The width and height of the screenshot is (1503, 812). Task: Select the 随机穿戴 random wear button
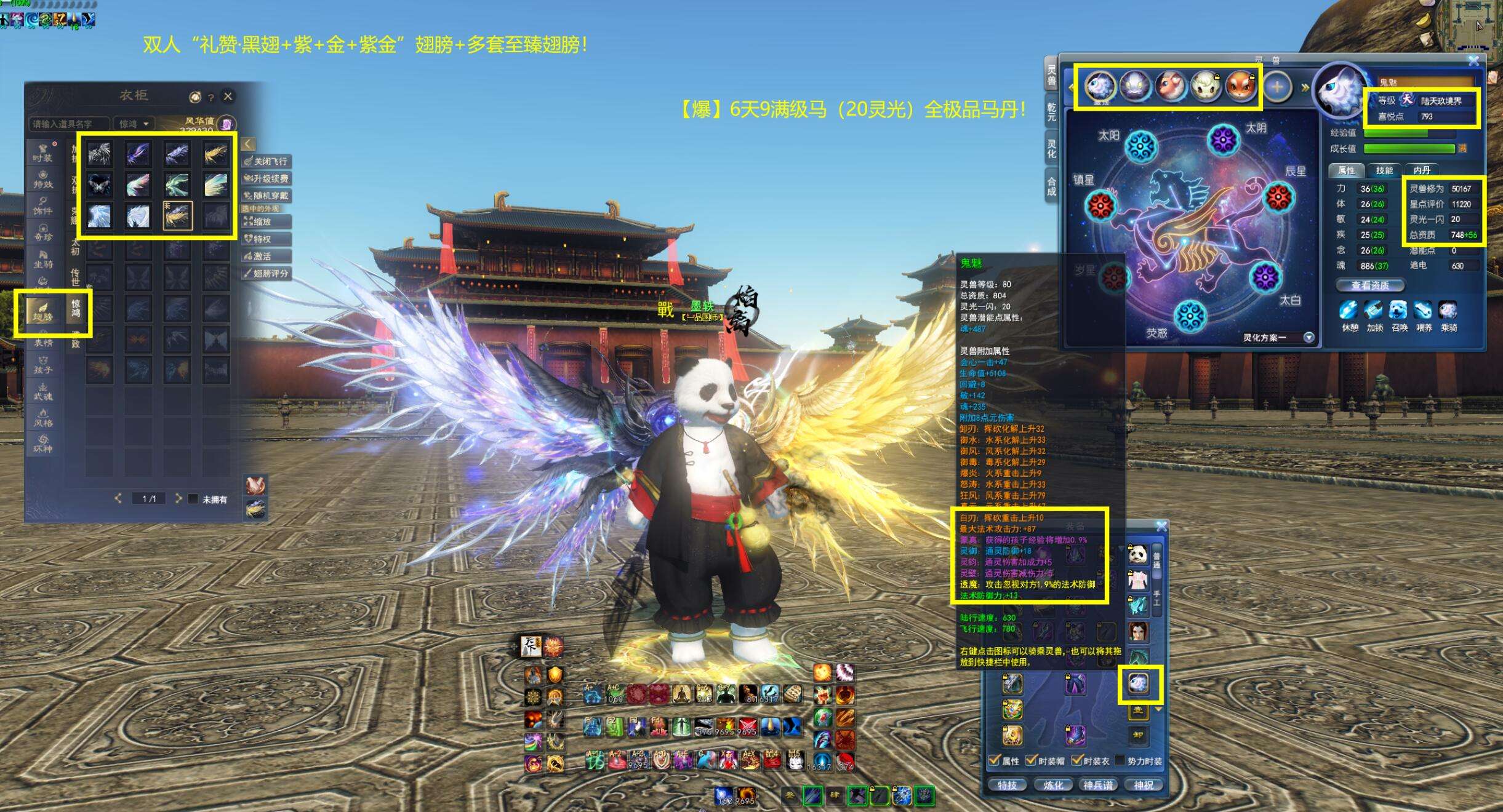tap(267, 196)
